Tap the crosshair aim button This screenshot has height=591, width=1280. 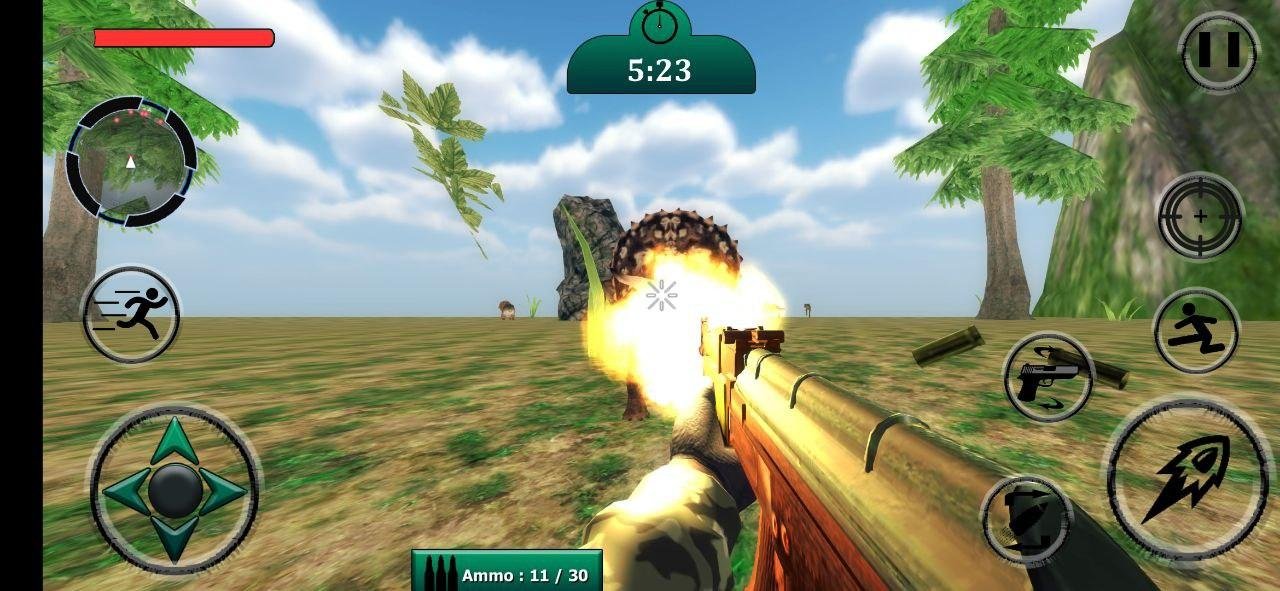(x=1200, y=216)
